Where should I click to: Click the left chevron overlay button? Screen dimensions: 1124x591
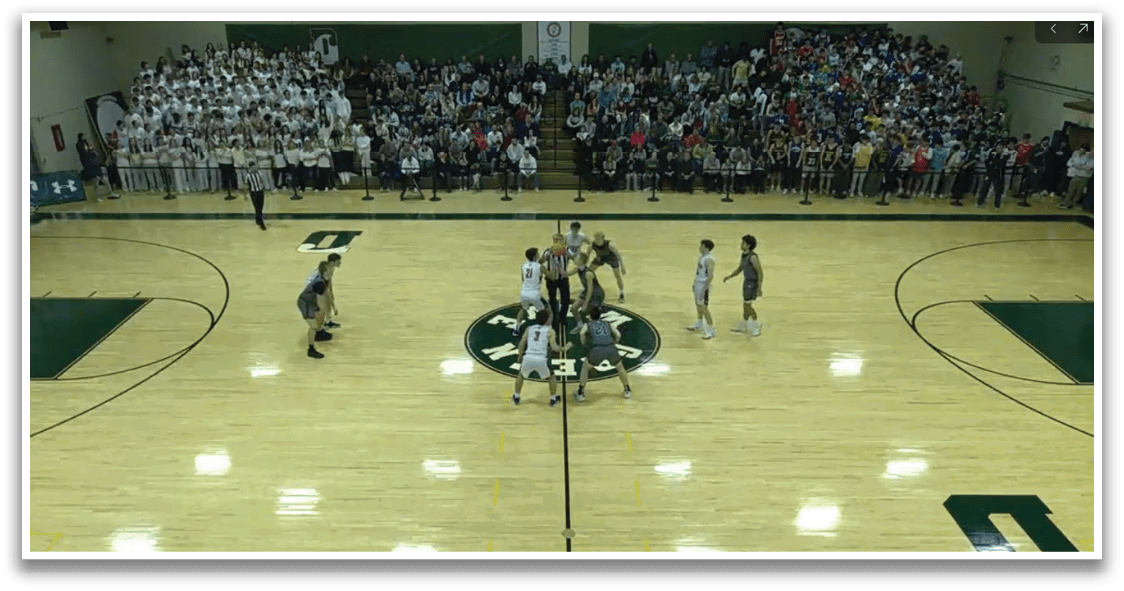(1052, 29)
